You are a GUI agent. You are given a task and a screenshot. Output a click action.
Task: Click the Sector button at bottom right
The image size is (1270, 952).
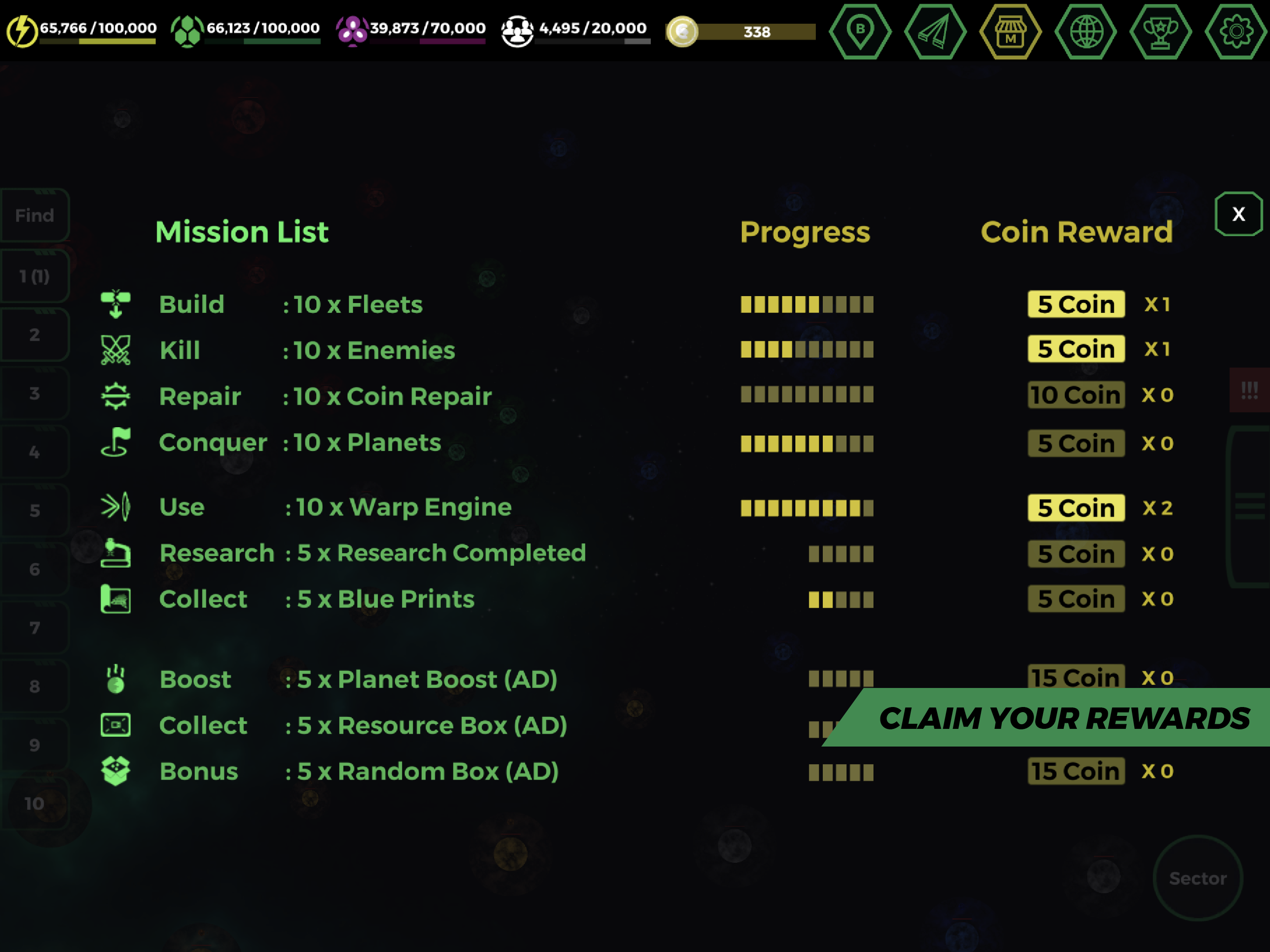tap(1198, 877)
